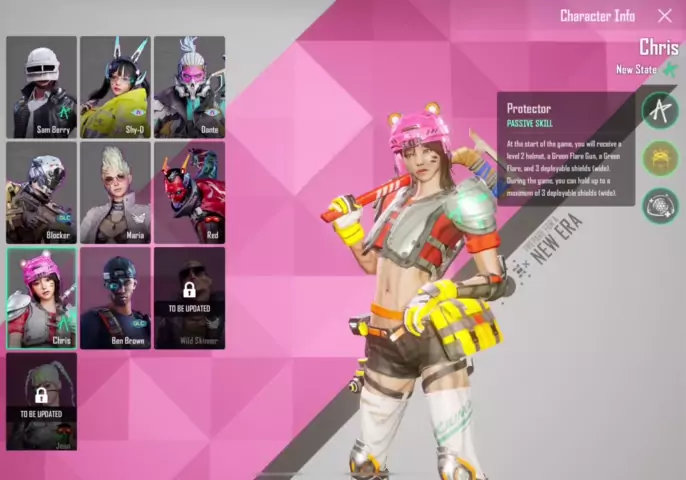Open the yellow helmet skill icon

(x=660, y=158)
